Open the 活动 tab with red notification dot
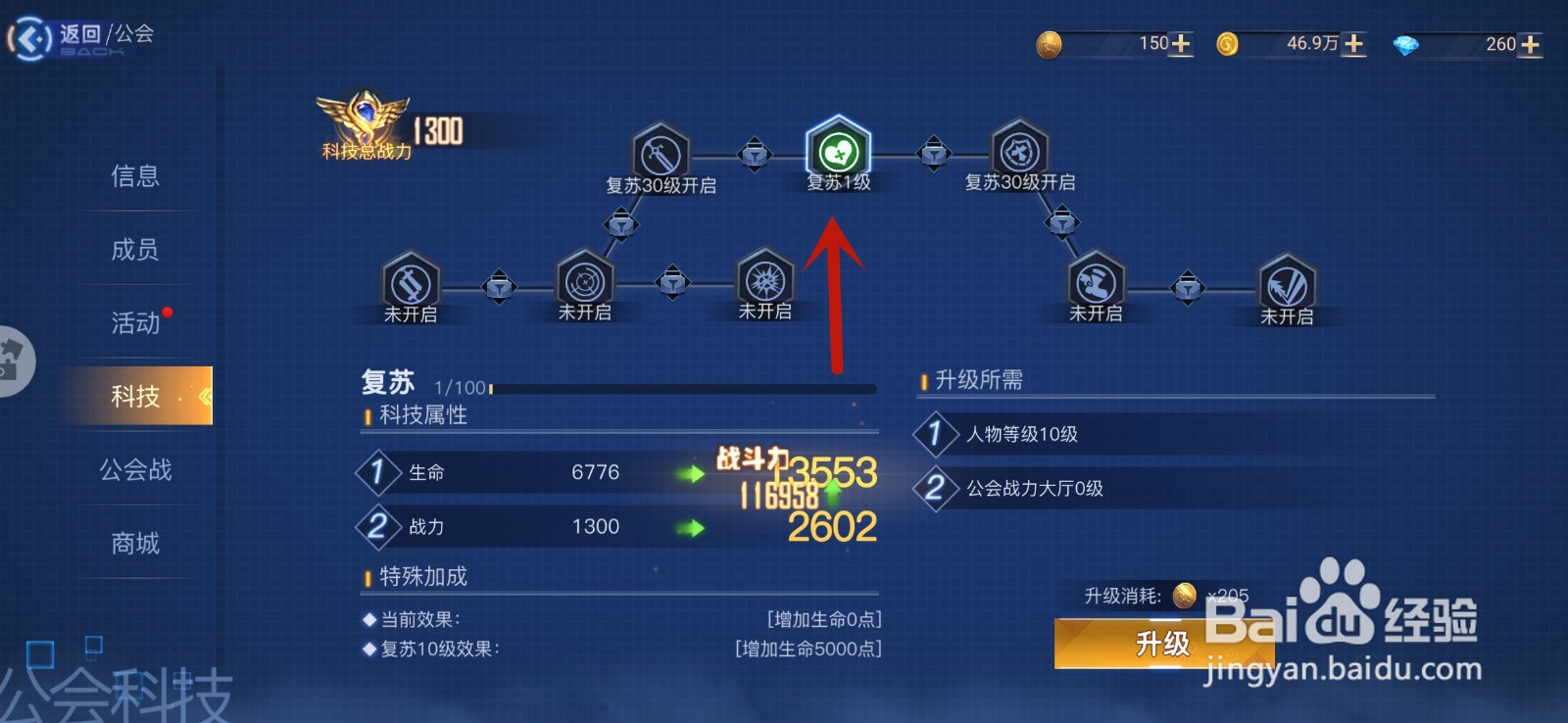 tap(135, 323)
